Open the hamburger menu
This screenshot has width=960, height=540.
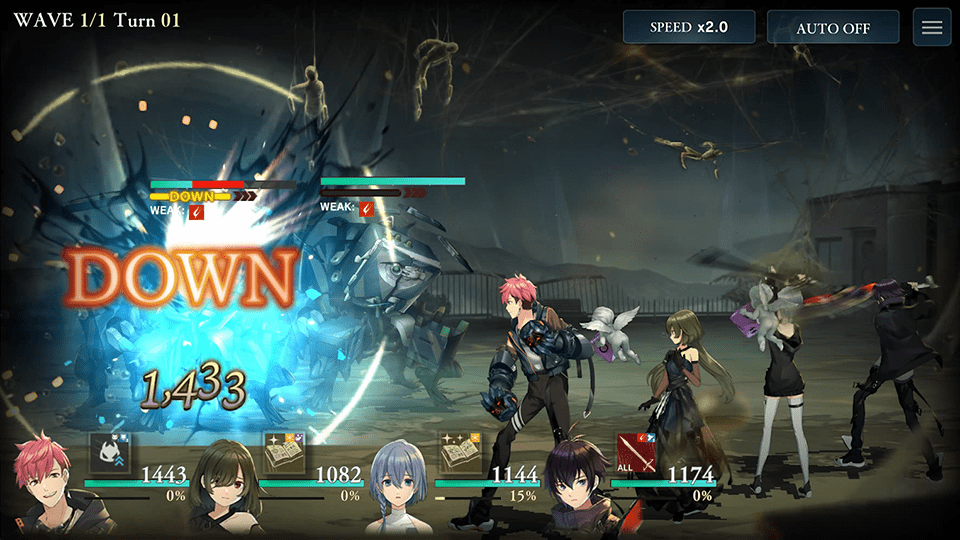coord(932,27)
